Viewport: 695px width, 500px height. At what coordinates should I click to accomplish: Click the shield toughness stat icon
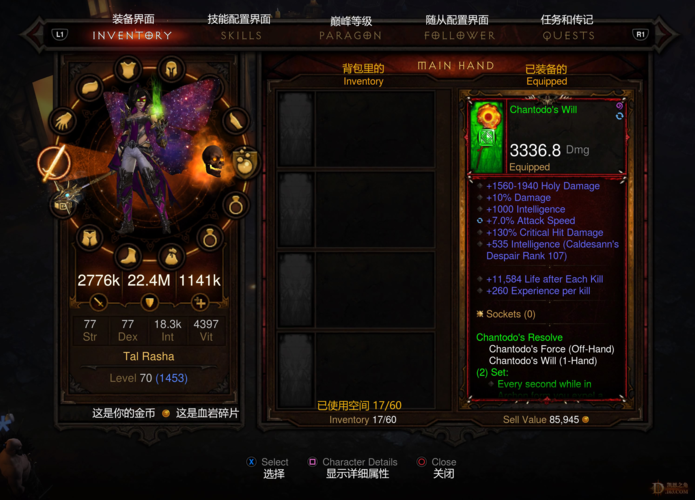(150, 302)
